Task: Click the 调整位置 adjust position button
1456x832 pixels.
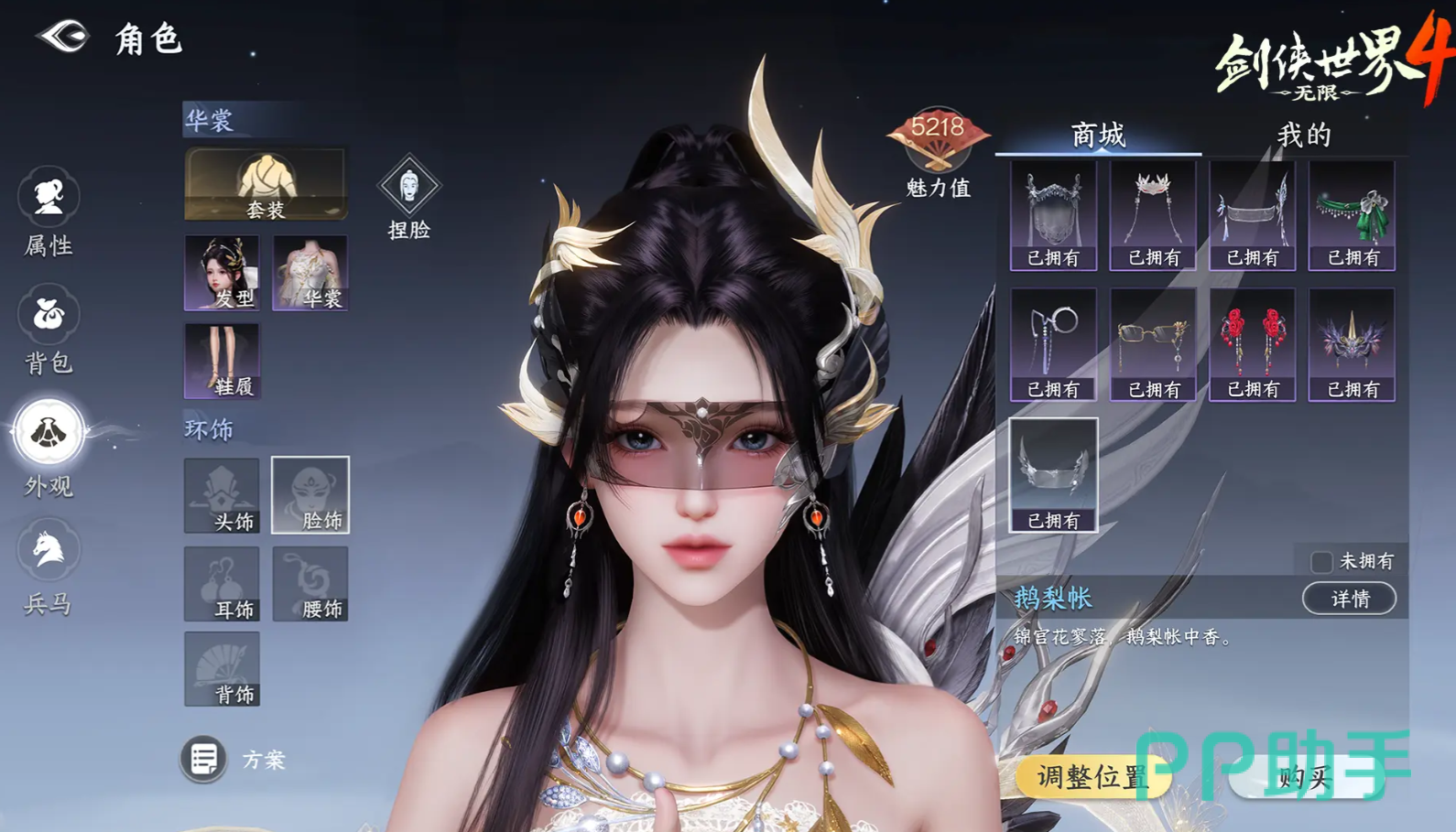Action: pos(1092,777)
